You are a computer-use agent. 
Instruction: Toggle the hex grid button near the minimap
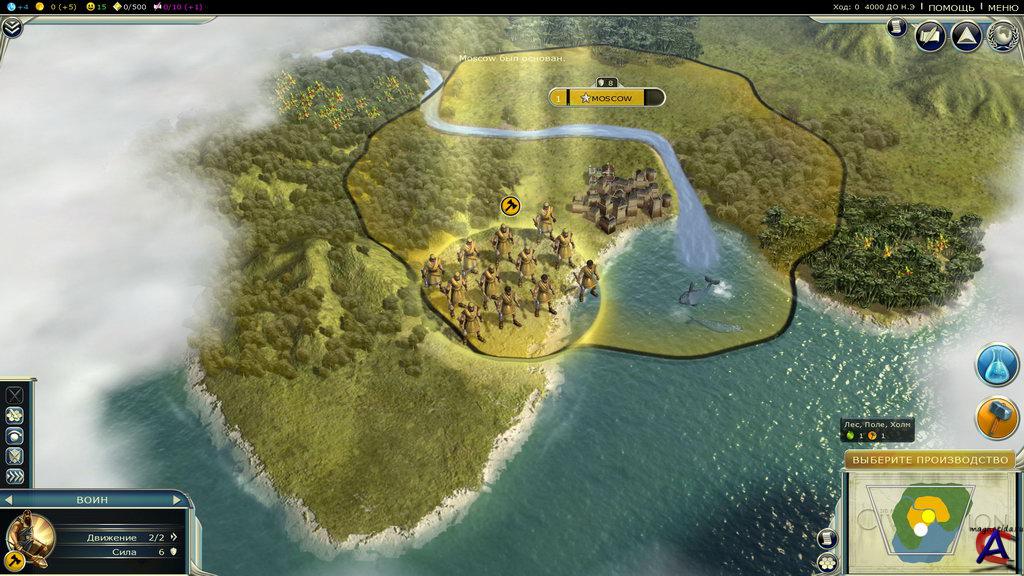(x=827, y=562)
